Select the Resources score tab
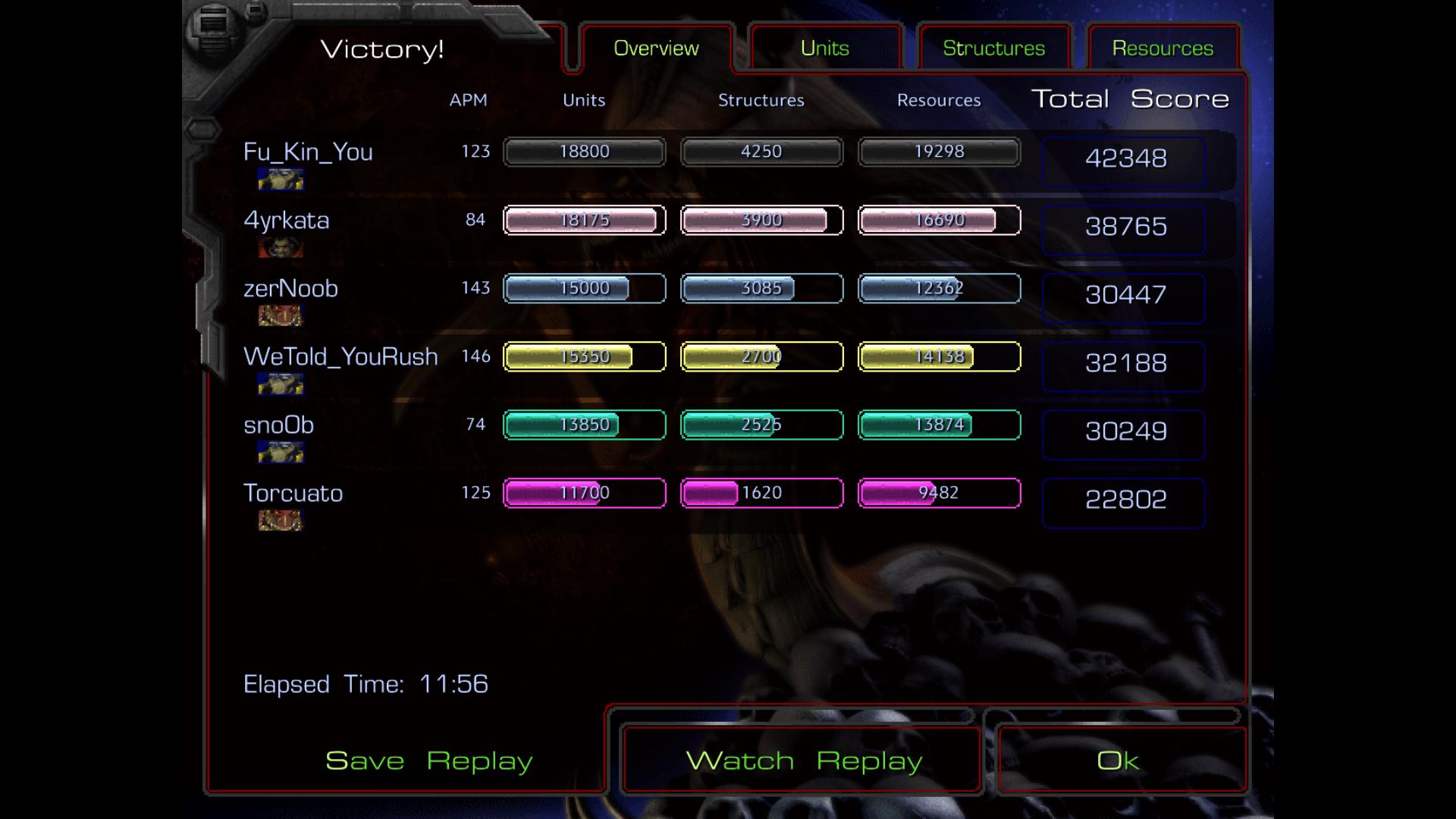 1163,49
